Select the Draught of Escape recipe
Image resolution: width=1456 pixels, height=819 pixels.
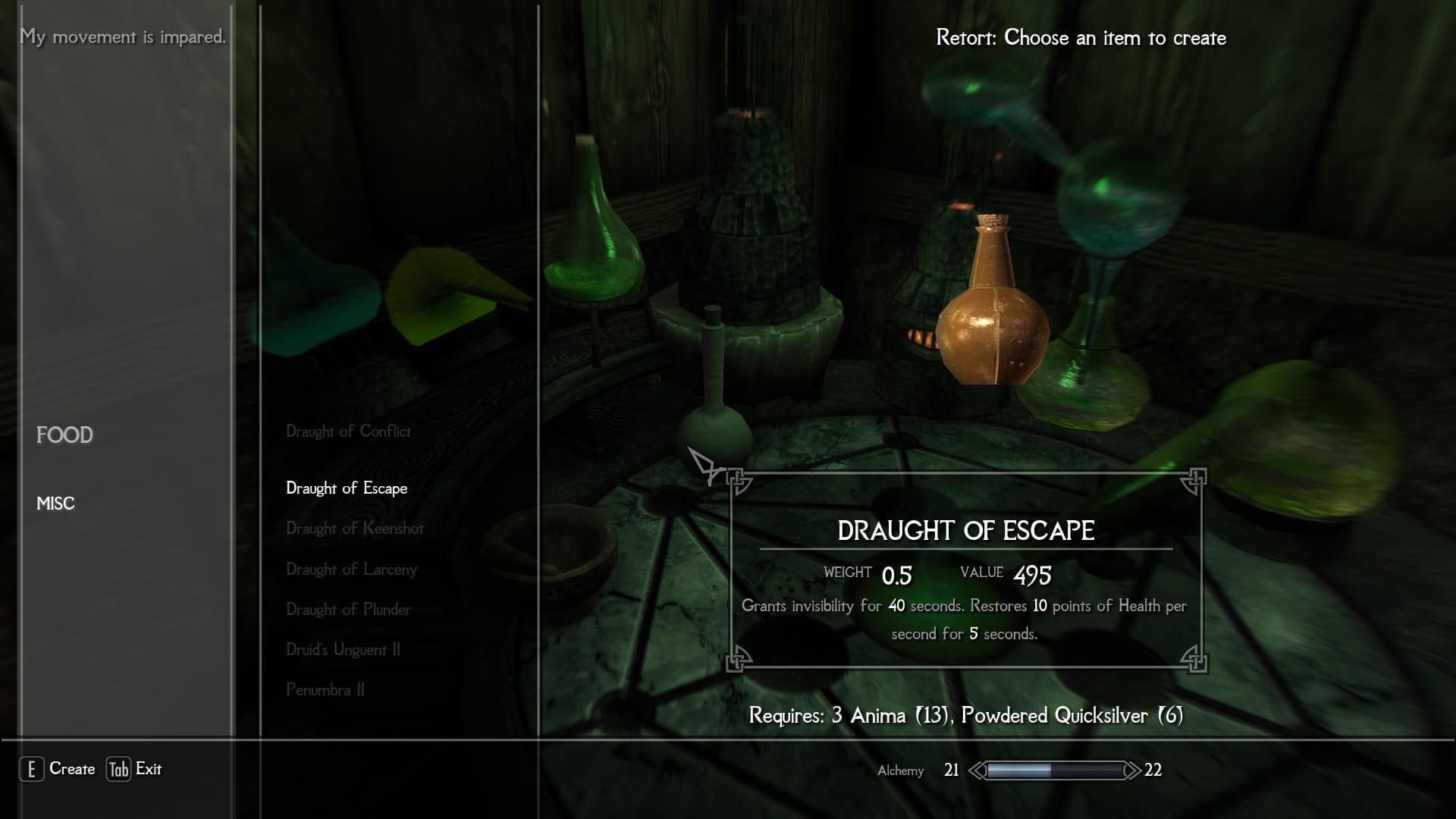347,488
